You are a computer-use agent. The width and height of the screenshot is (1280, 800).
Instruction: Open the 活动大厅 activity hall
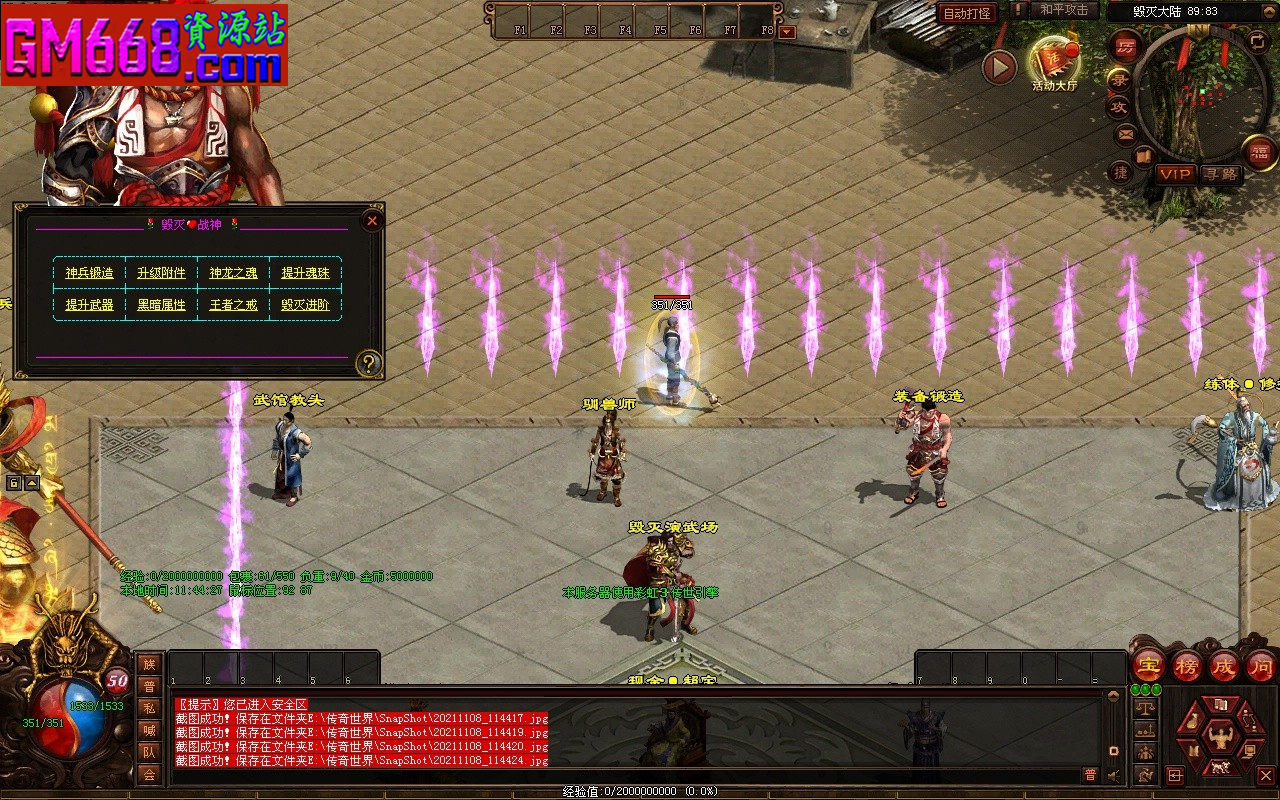tap(1053, 62)
